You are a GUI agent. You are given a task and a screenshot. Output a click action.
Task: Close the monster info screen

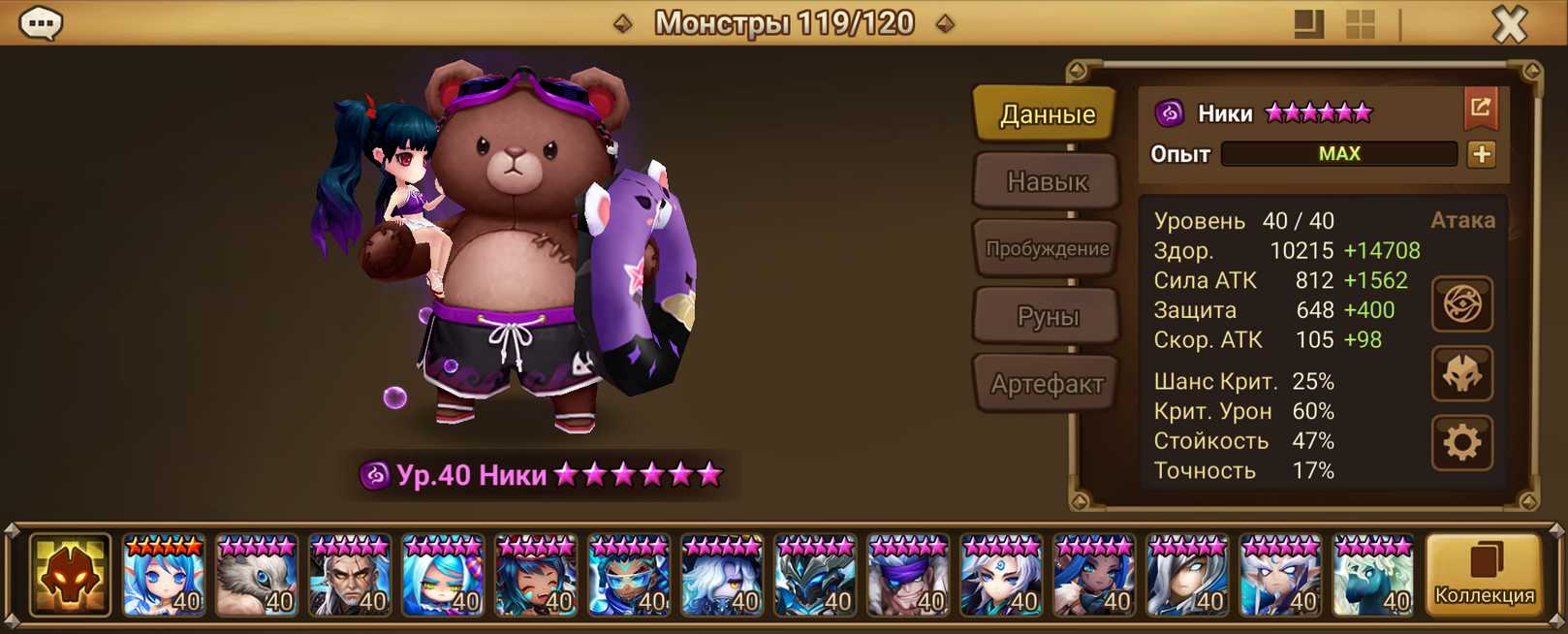point(1509,24)
